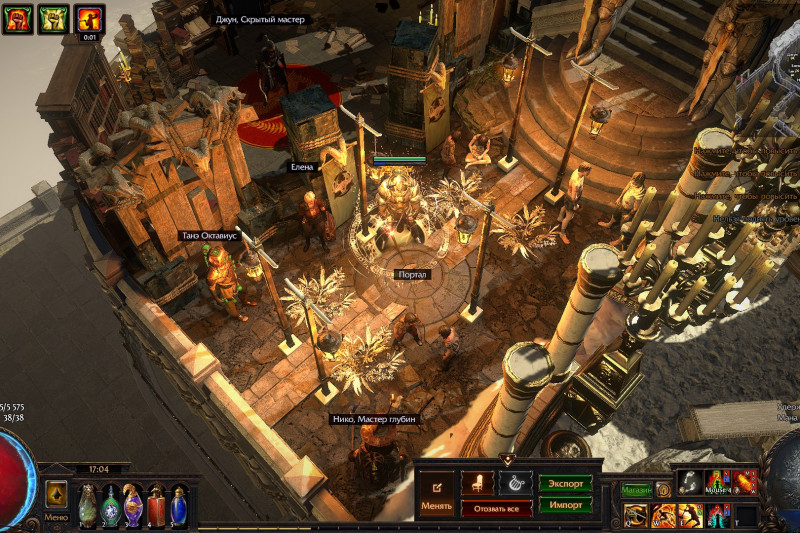Click the golden fist buff icon
Viewport: 800px width, 533px height.
[x=53, y=18]
